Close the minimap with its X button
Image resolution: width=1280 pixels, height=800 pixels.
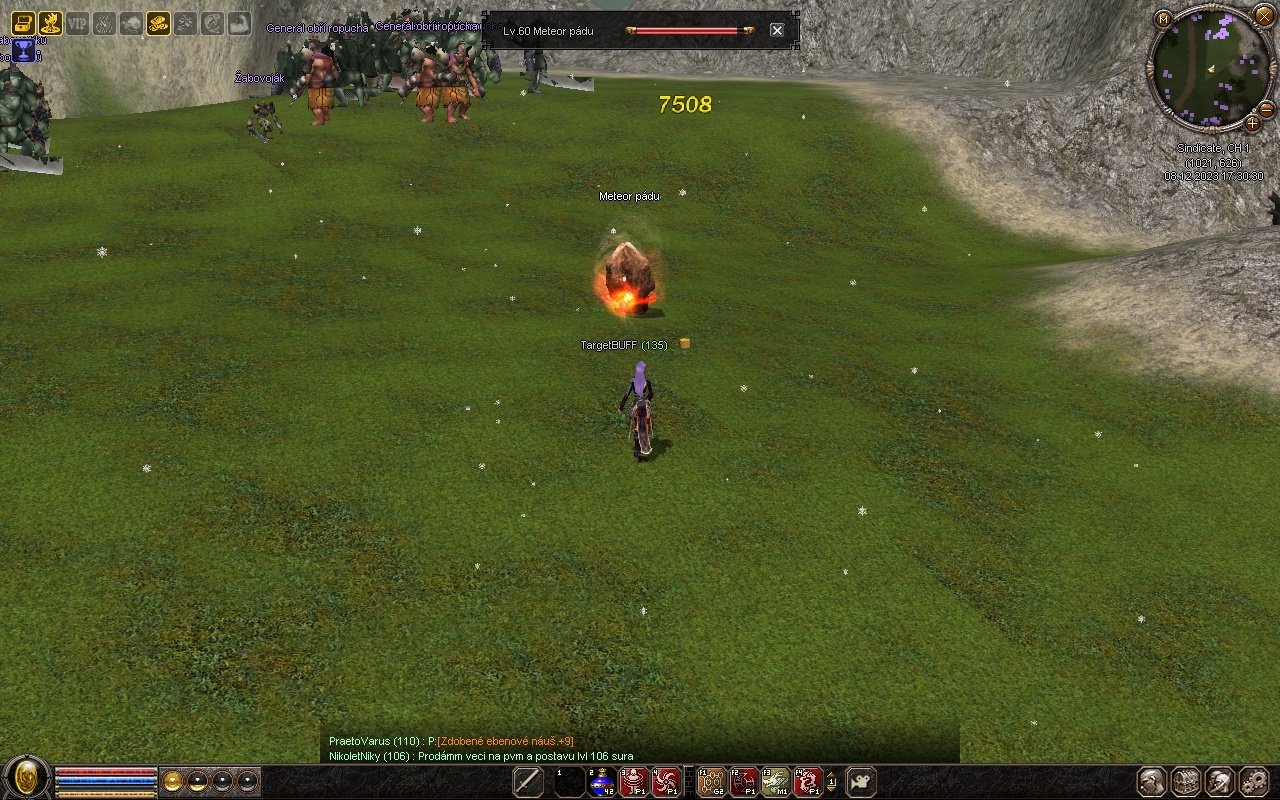point(1264,15)
